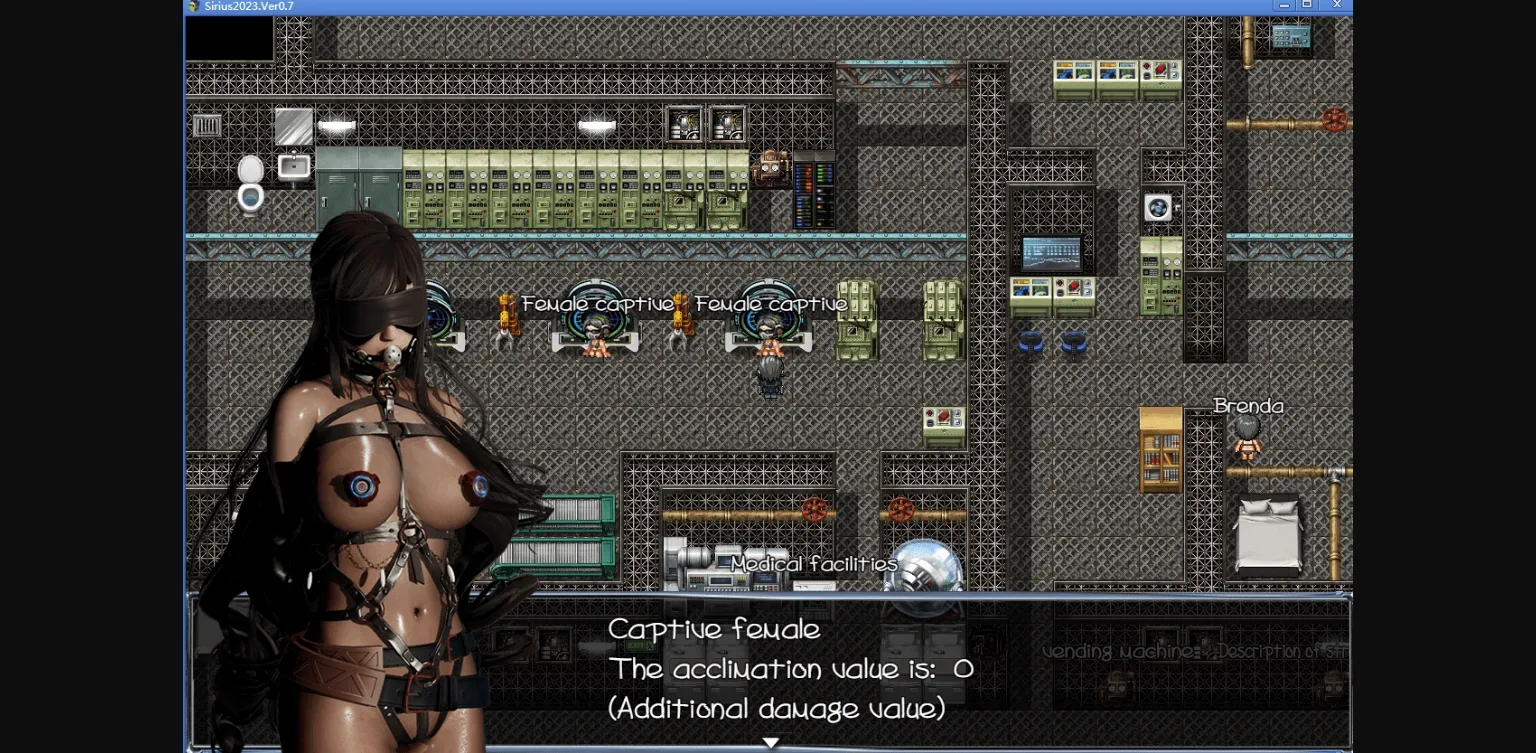
Task: Click the Medical facilities label
Action: 815,563
